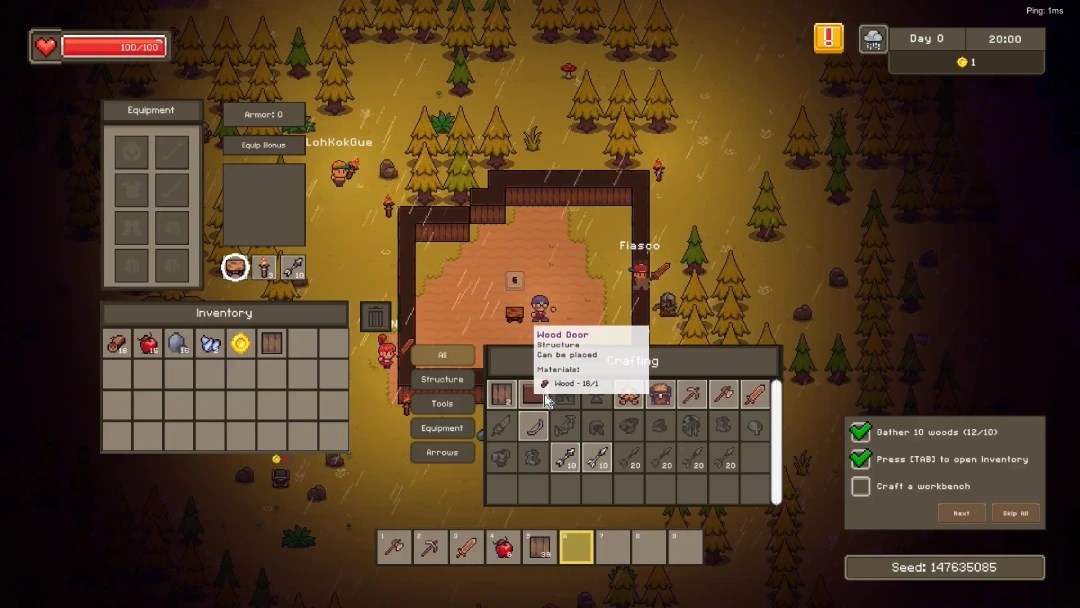1080x608 pixels.
Task: Select the apple in the hotbar
Action: pyautogui.click(x=503, y=547)
